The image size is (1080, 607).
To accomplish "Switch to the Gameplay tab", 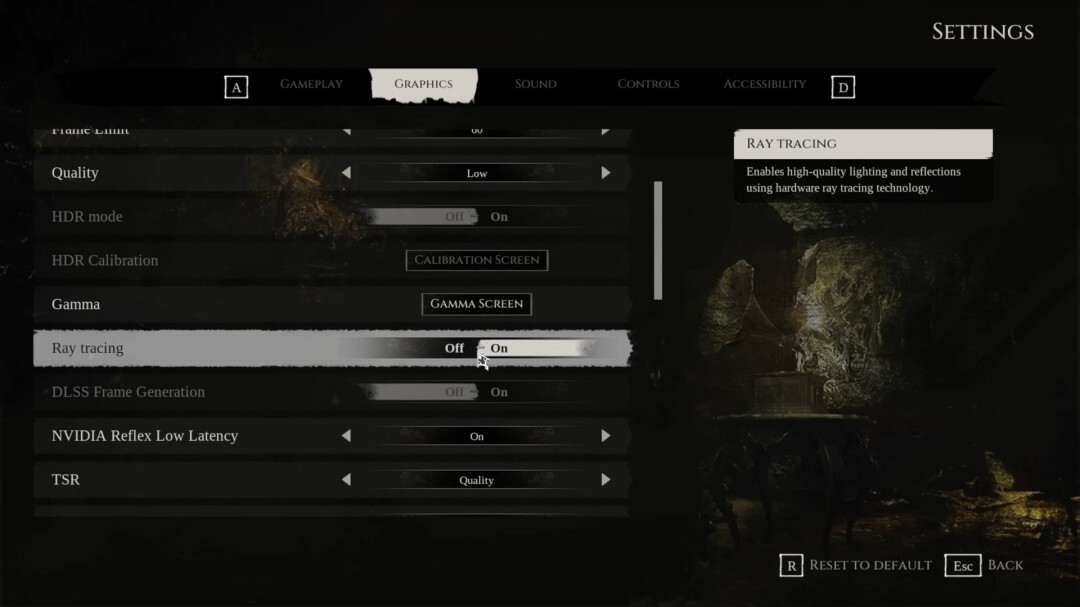I will tap(311, 84).
